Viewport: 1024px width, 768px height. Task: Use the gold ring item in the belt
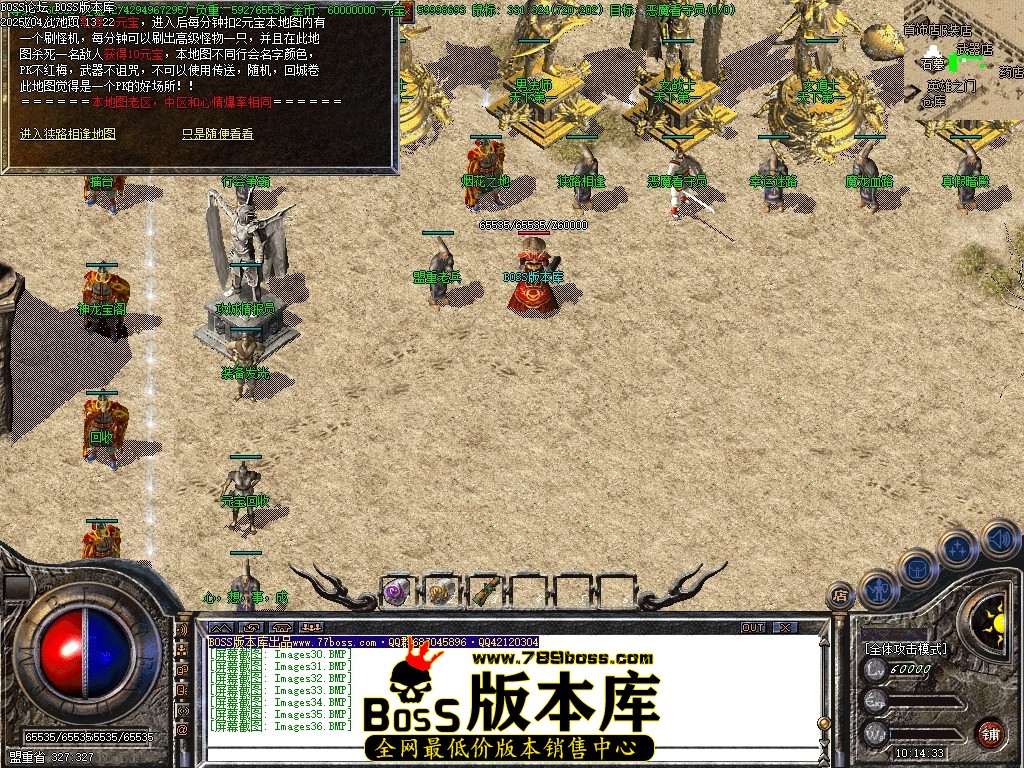[x=439, y=591]
